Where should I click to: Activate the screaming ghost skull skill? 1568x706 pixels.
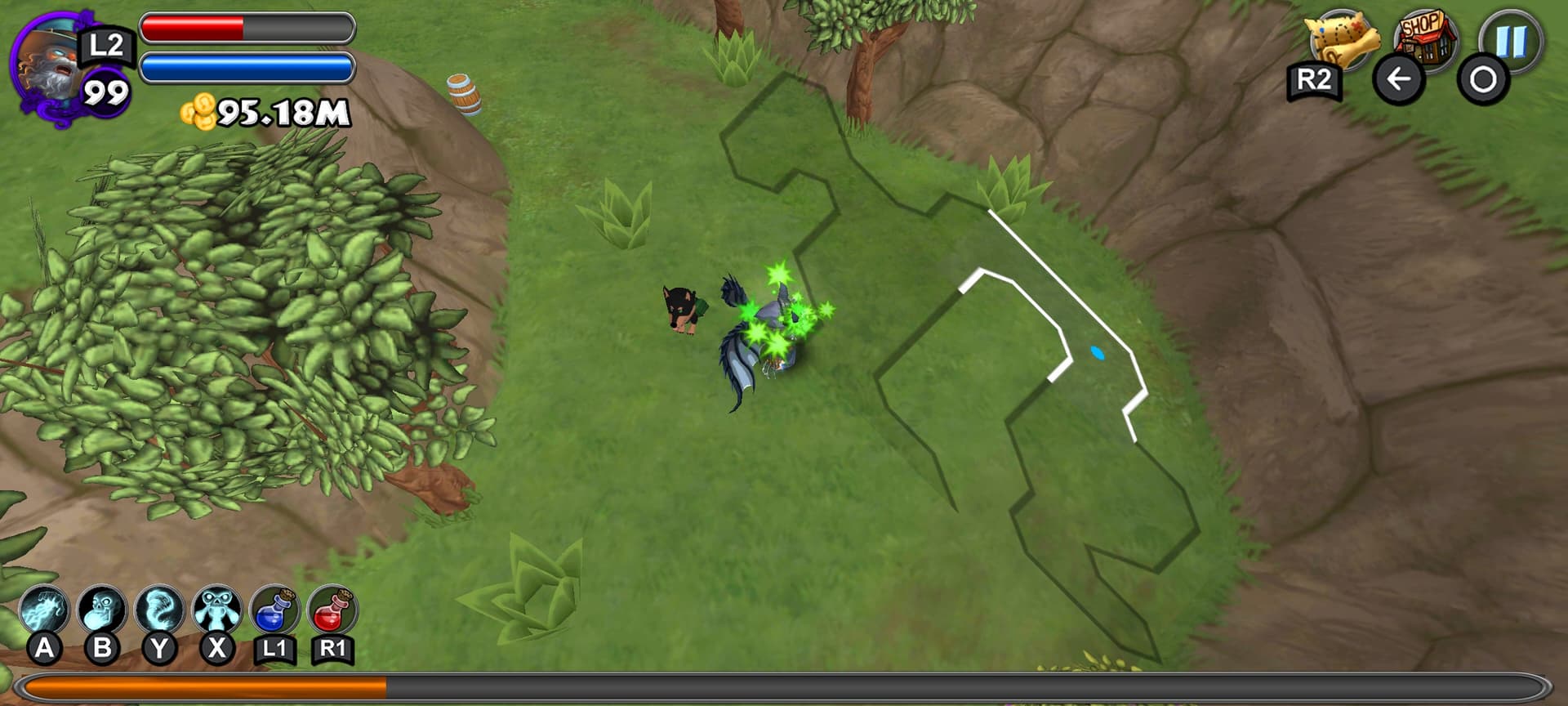pyautogui.click(x=102, y=610)
